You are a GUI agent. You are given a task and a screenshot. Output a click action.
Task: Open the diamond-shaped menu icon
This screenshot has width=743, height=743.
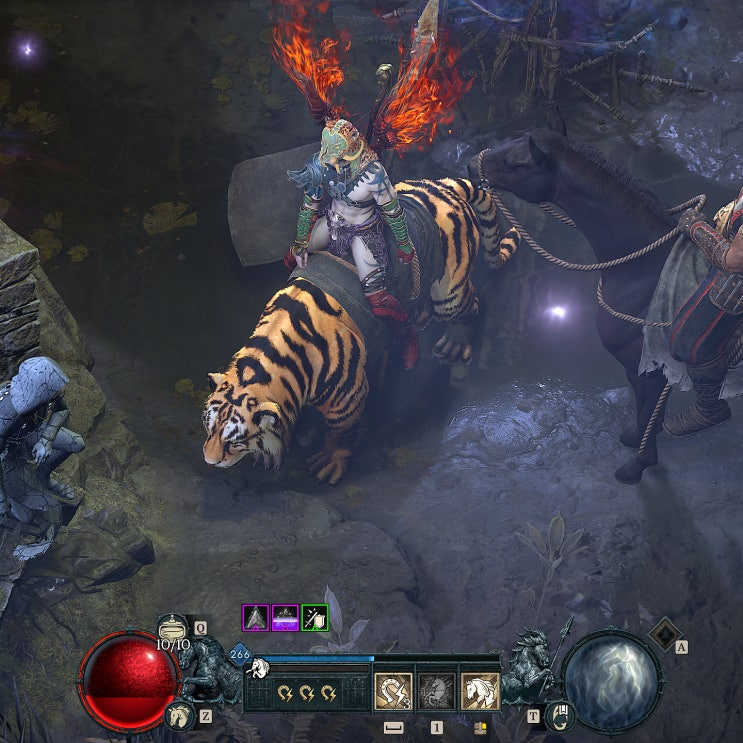click(663, 634)
